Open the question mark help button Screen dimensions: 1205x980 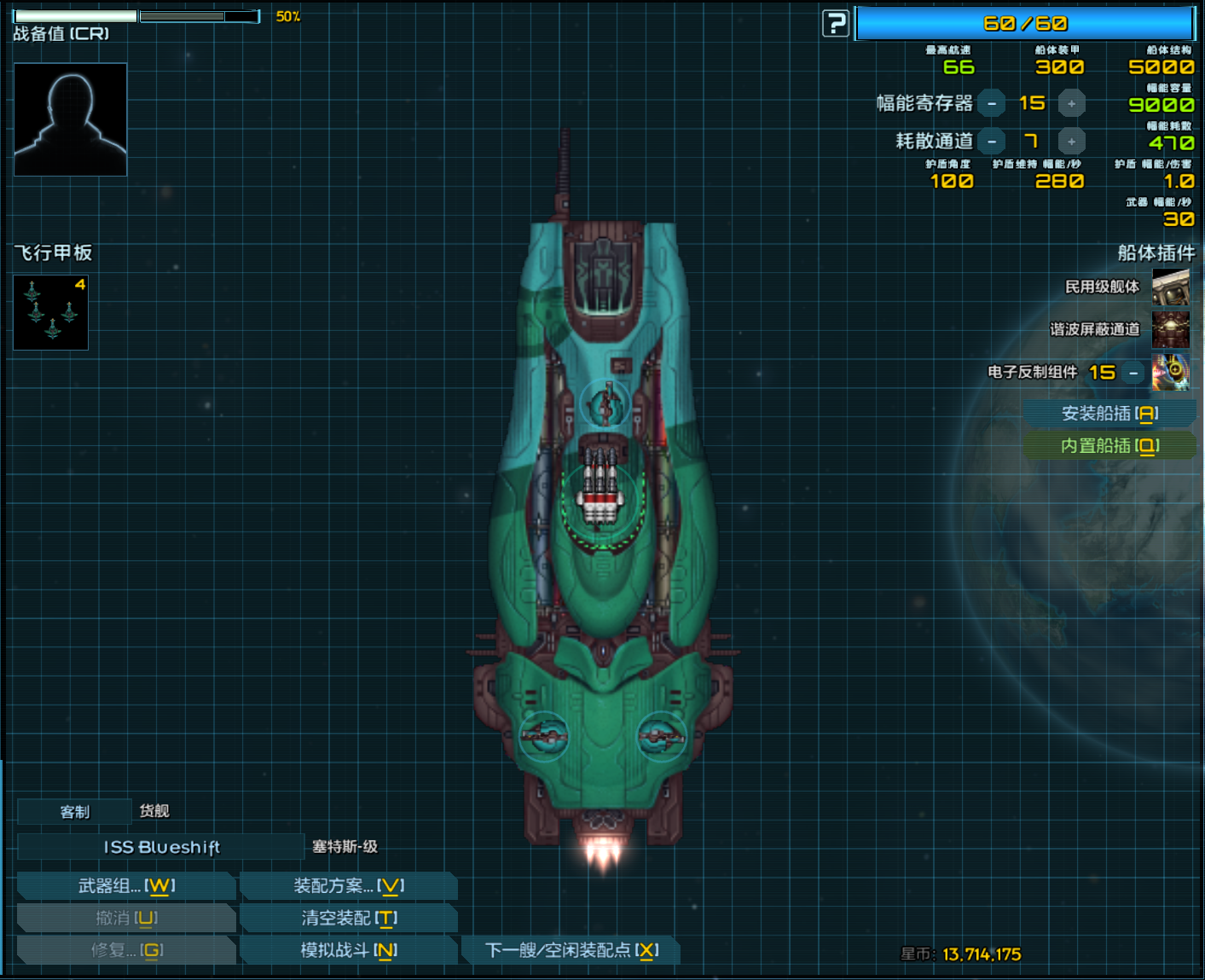[836, 24]
